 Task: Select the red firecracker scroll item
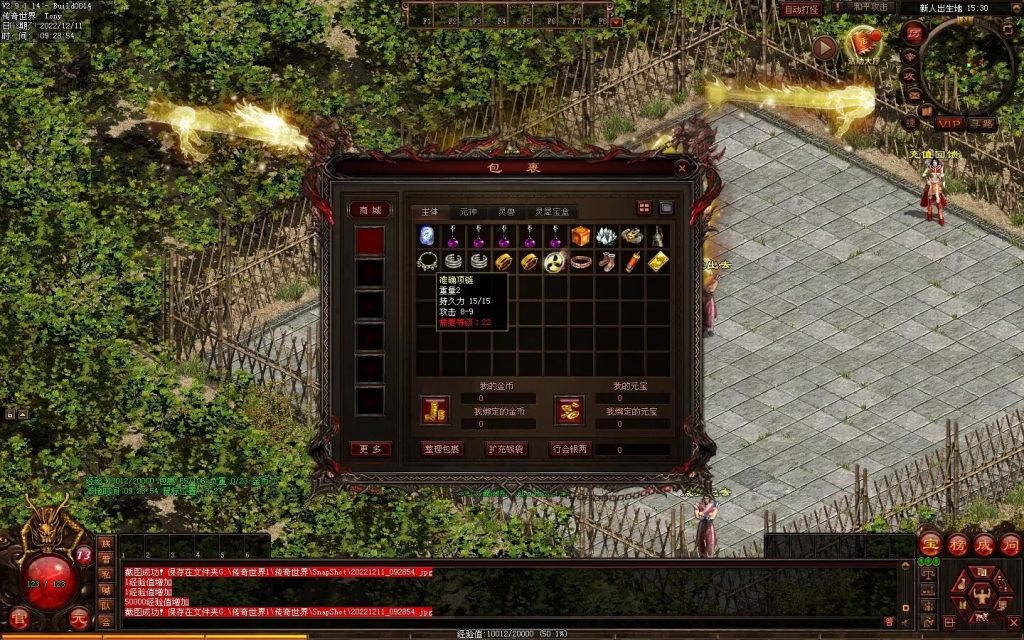633,261
